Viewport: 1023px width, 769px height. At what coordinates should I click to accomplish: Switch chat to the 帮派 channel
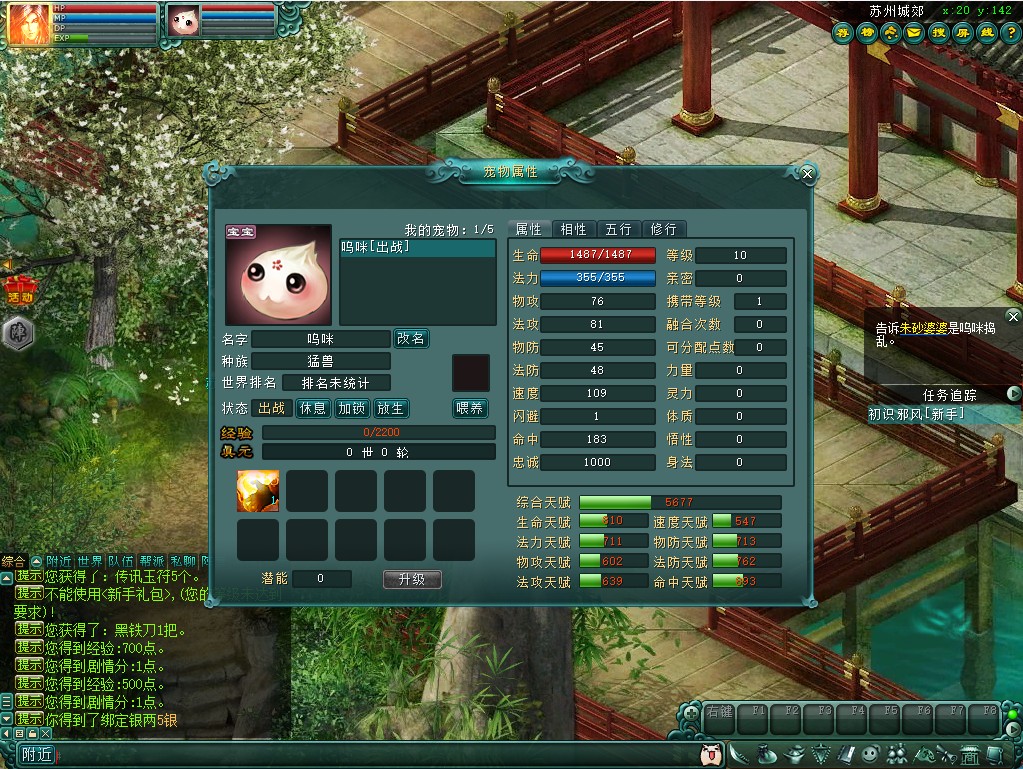pyautogui.click(x=152, y=561)
